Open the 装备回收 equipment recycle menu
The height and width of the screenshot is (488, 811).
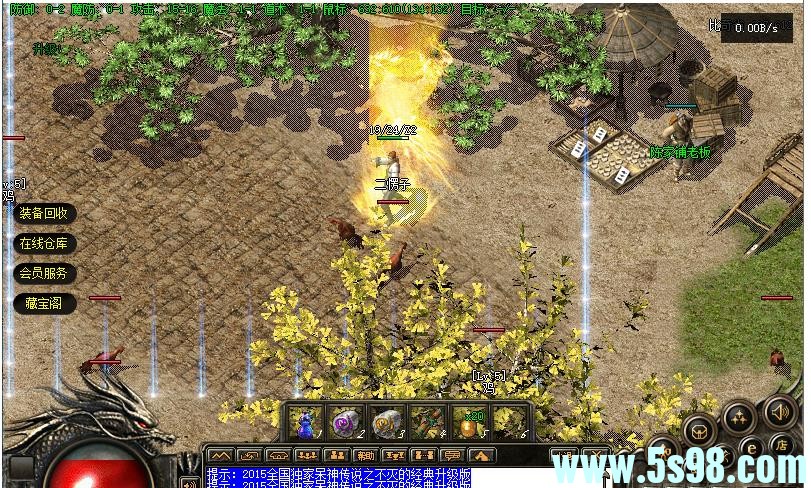coord(44,213)
